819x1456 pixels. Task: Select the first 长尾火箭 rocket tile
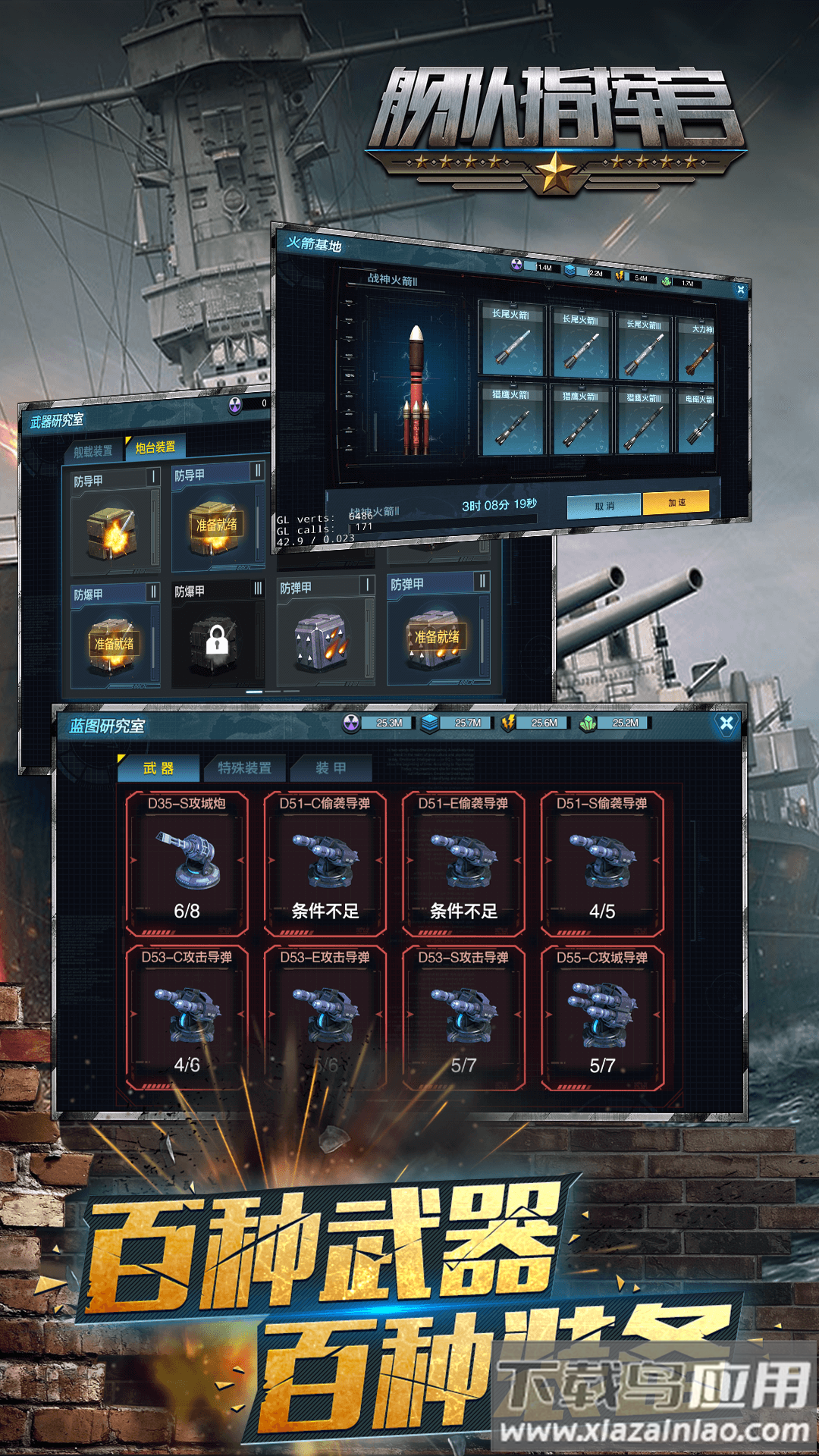[x=513, y=338]
